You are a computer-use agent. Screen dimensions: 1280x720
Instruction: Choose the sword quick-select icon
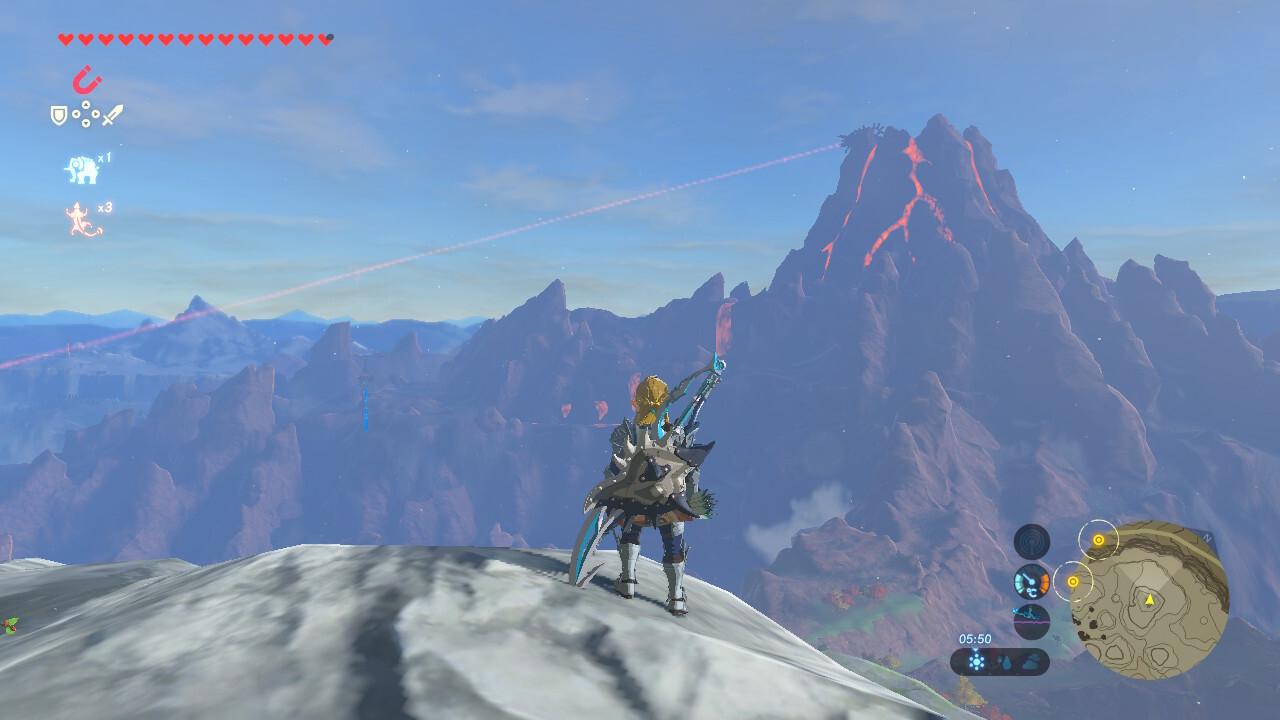click(112, 116)
